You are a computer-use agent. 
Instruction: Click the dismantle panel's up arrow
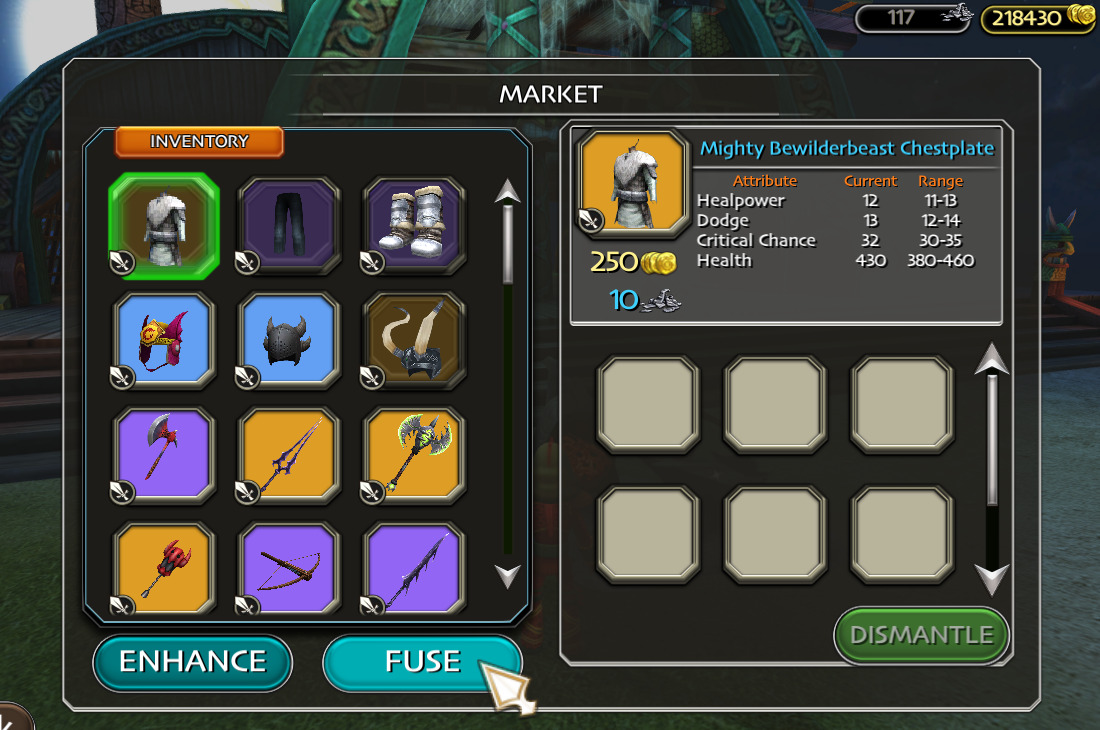[x=991, y=358]
